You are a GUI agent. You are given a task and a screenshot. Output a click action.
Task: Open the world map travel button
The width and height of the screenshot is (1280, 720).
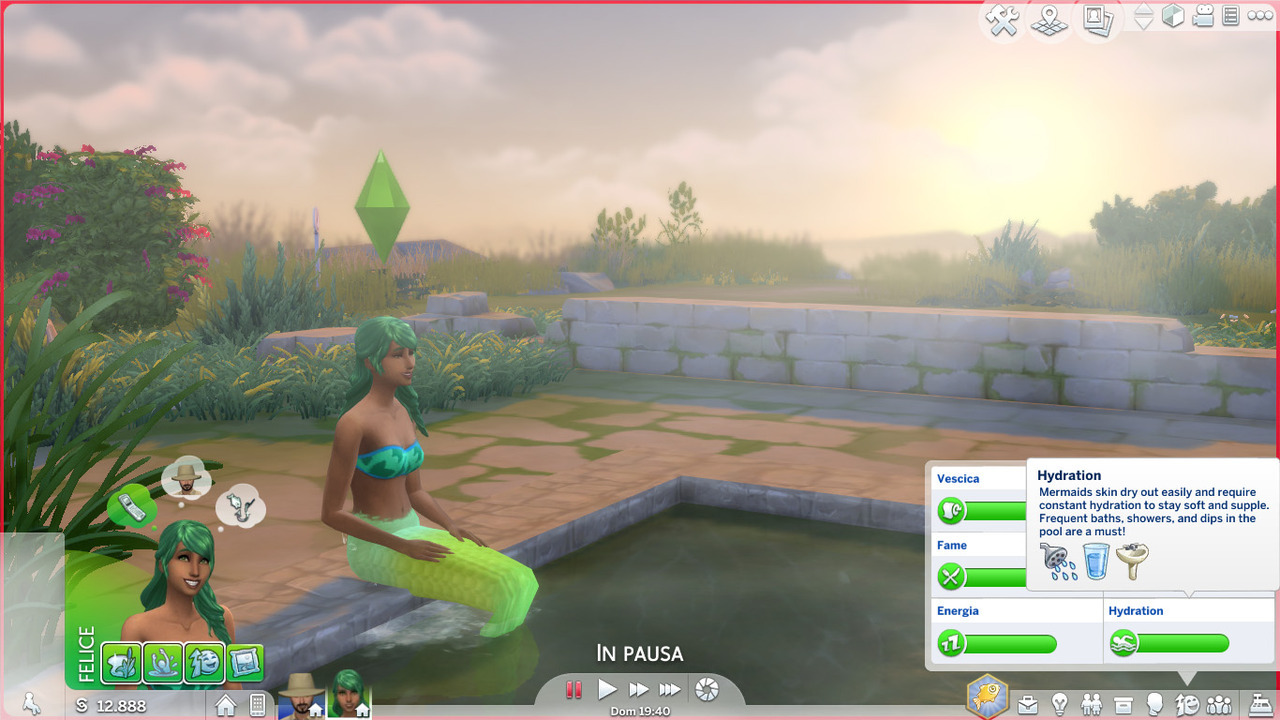[1049, 20]
